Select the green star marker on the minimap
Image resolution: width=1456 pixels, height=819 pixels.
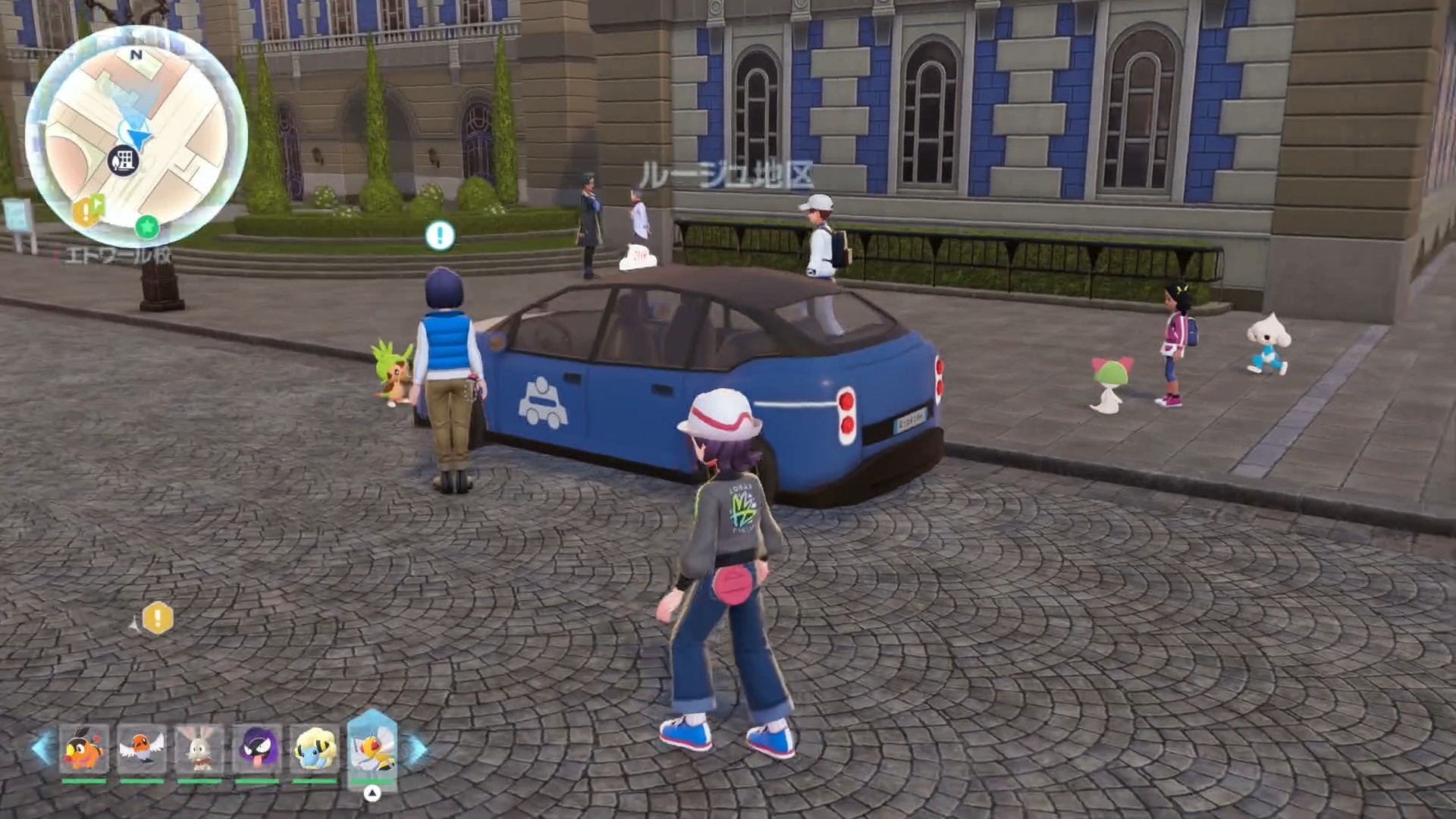pos(147,226)
